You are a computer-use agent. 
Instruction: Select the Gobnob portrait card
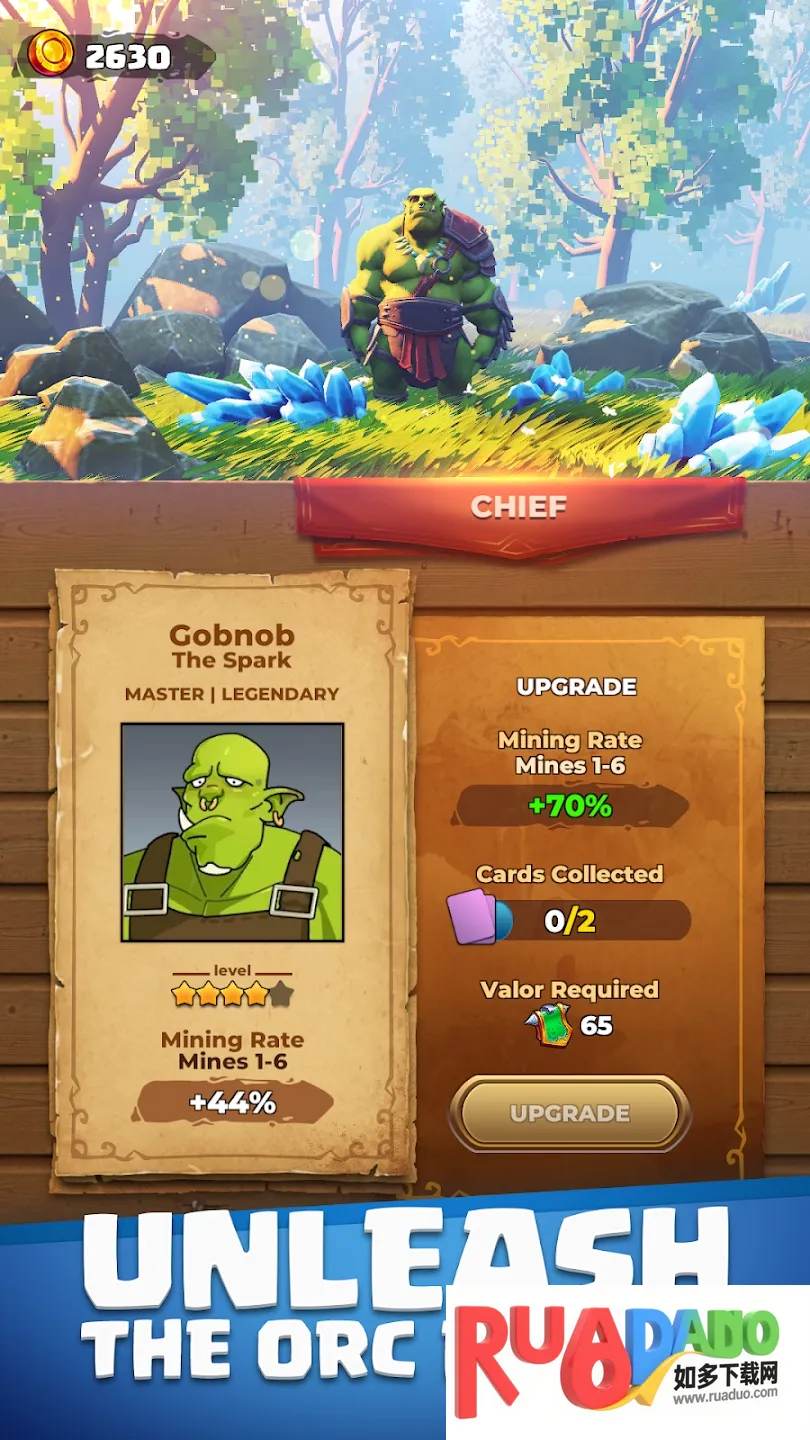(232, 832)
